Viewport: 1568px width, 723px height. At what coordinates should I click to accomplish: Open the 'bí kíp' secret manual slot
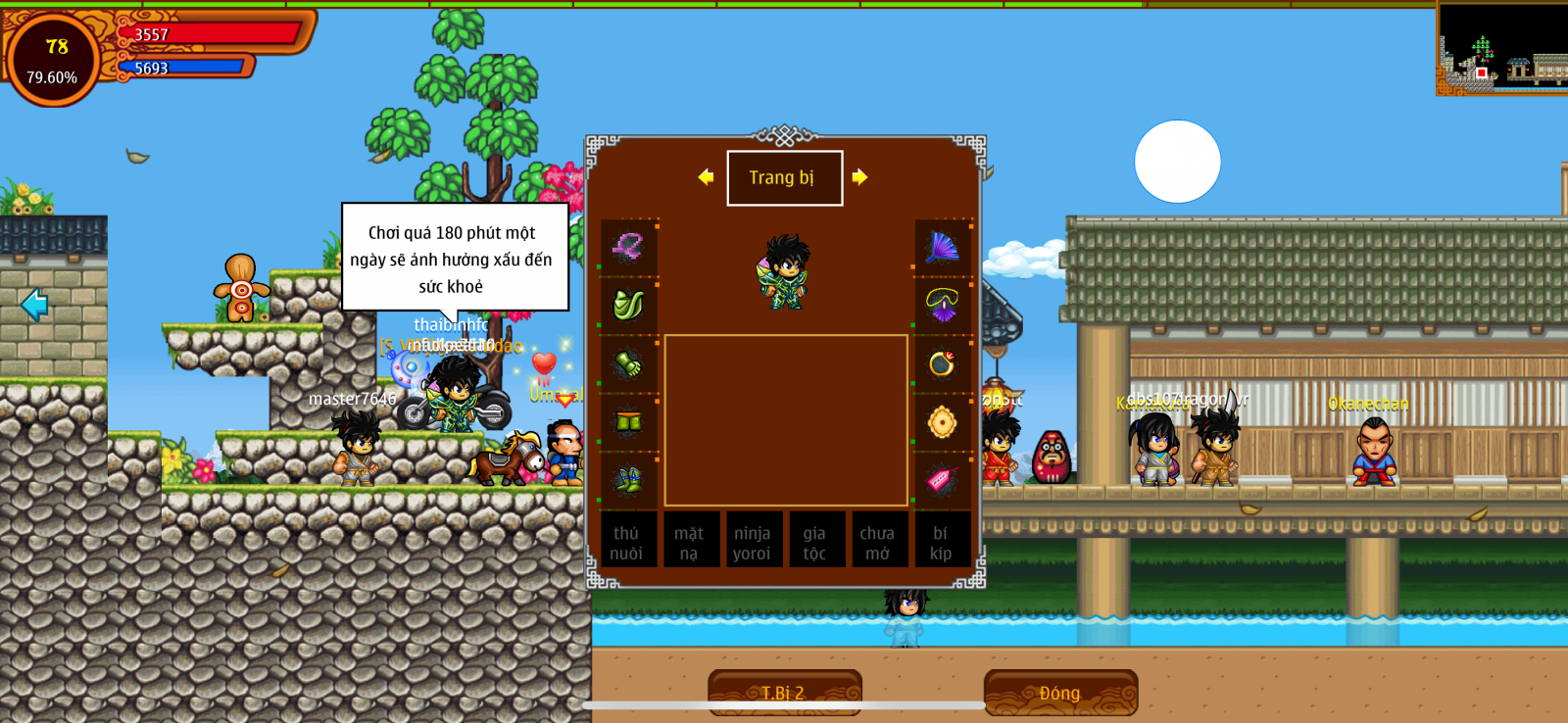pyautogui.click(x=941, y=542)
